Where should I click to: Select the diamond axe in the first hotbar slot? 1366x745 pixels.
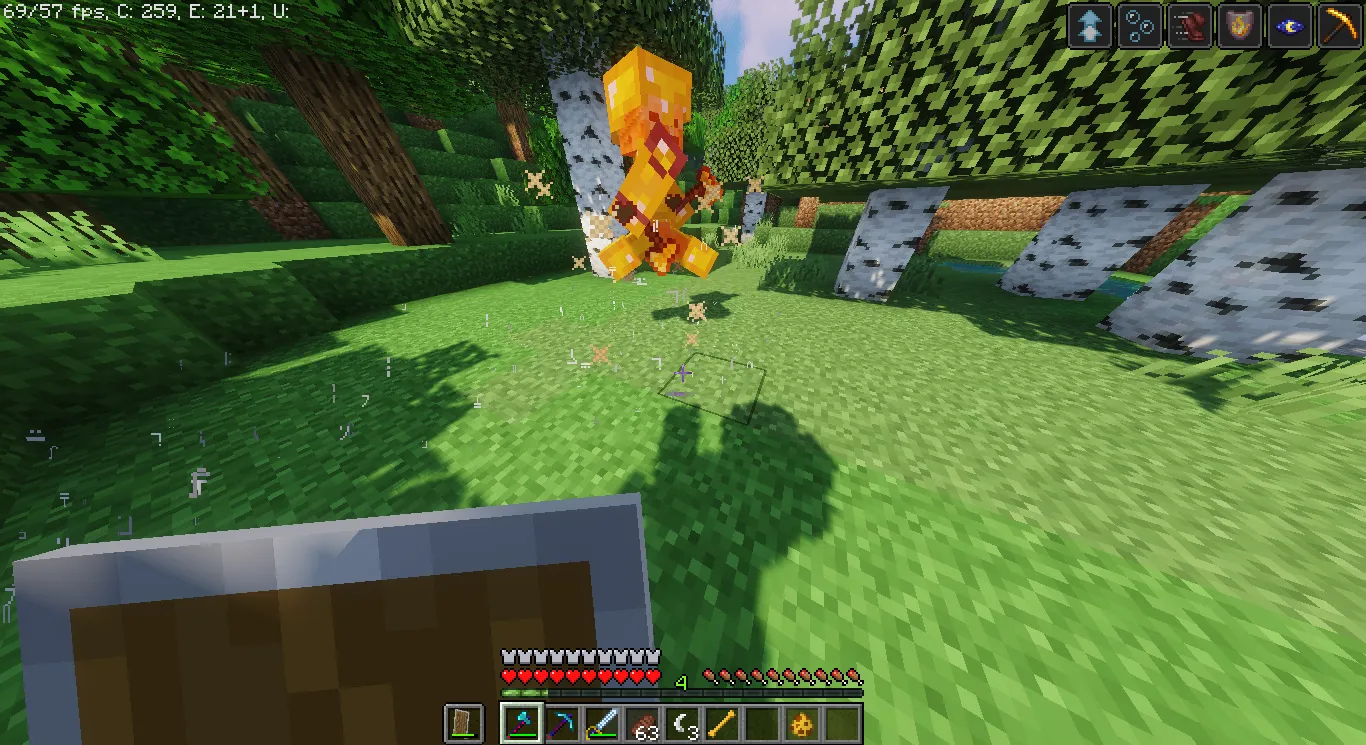point(522,723)
